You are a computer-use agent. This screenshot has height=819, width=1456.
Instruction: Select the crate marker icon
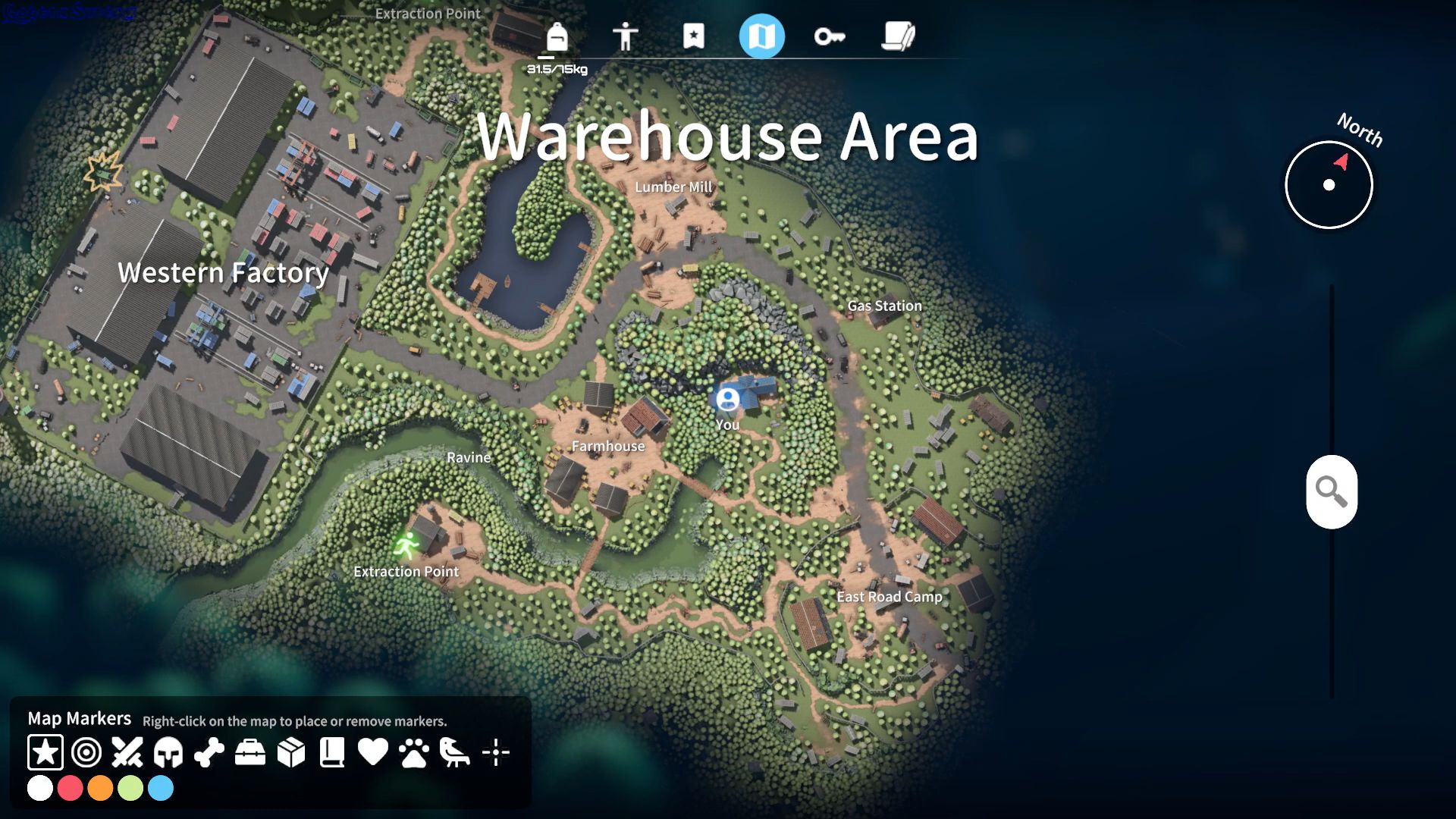(x=290, y=752)
